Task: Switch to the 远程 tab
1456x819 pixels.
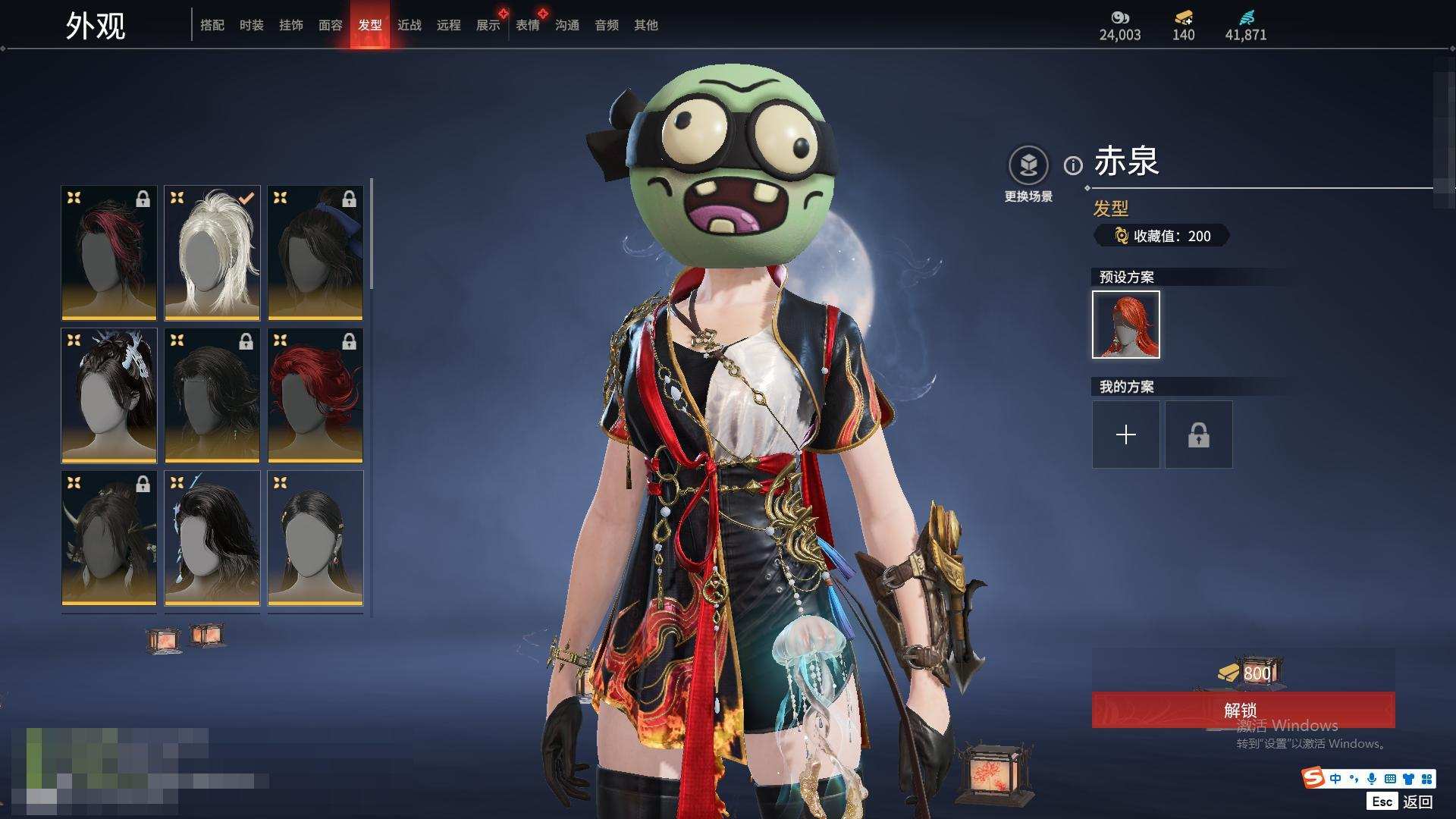Action: (x=448, y=25)
